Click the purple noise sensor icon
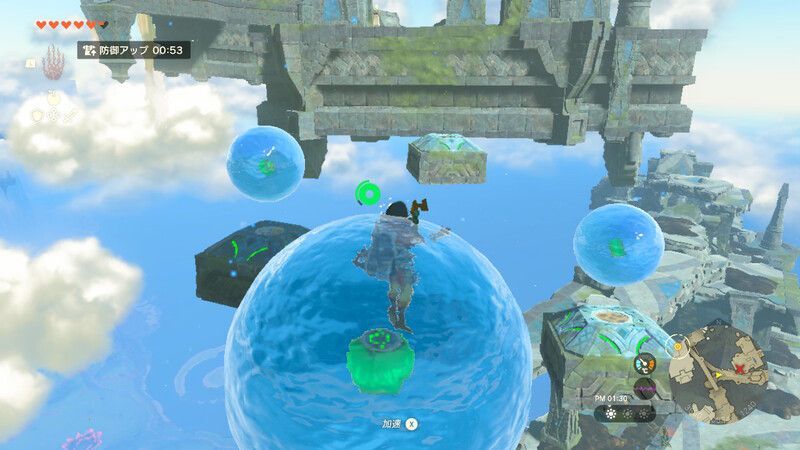The height and width of the screenshot is (450, 800). click(645, 387)
